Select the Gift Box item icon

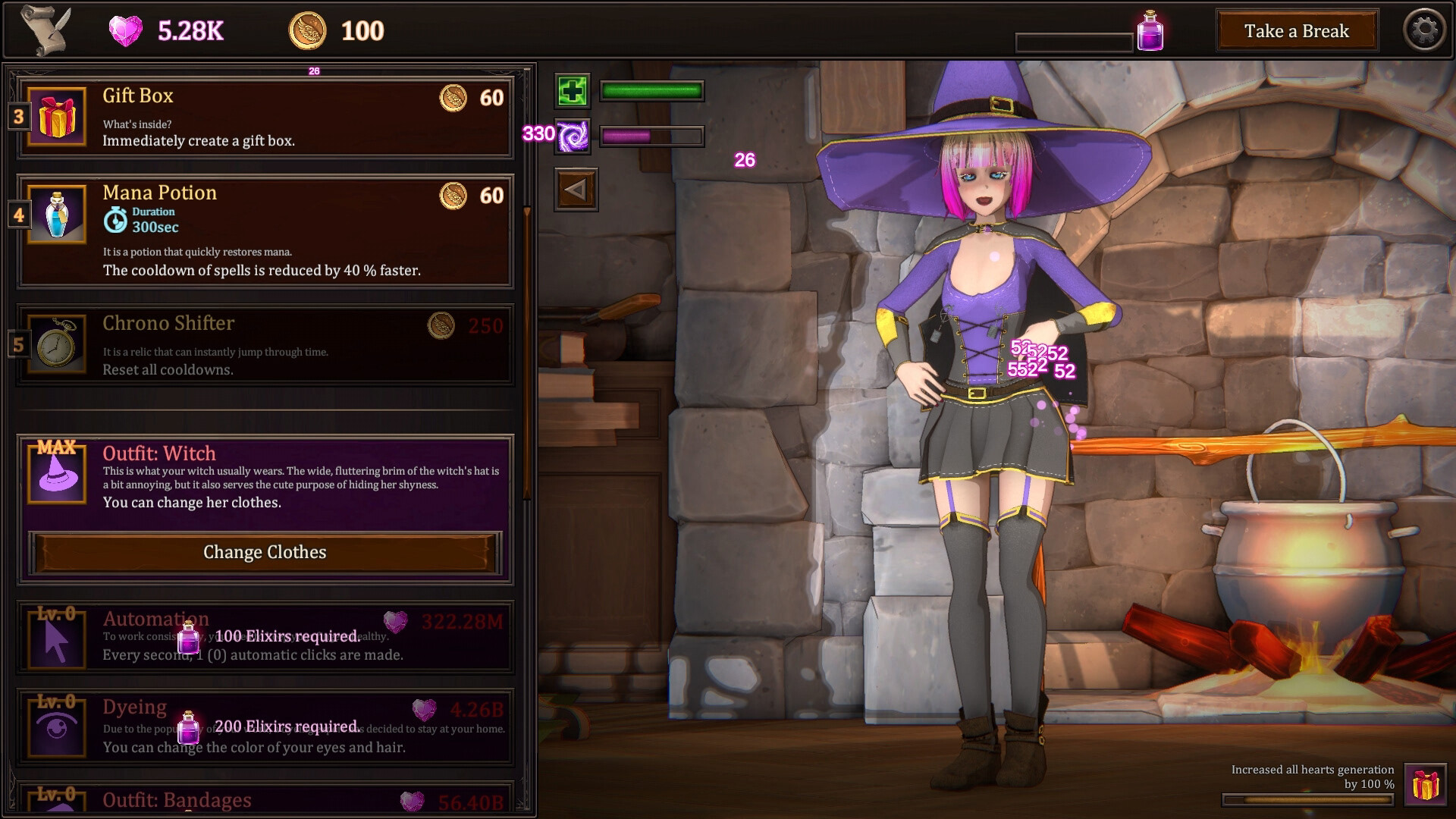(x=55, y=118)
